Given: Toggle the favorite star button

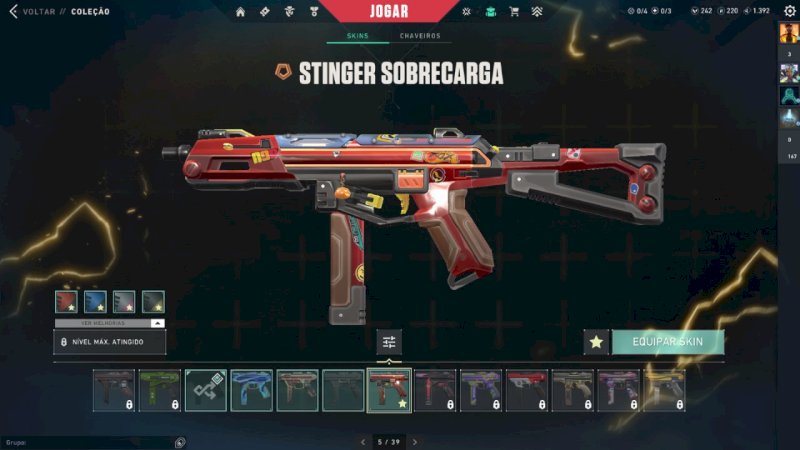Looking at the screenshot, I should (596, 342).
